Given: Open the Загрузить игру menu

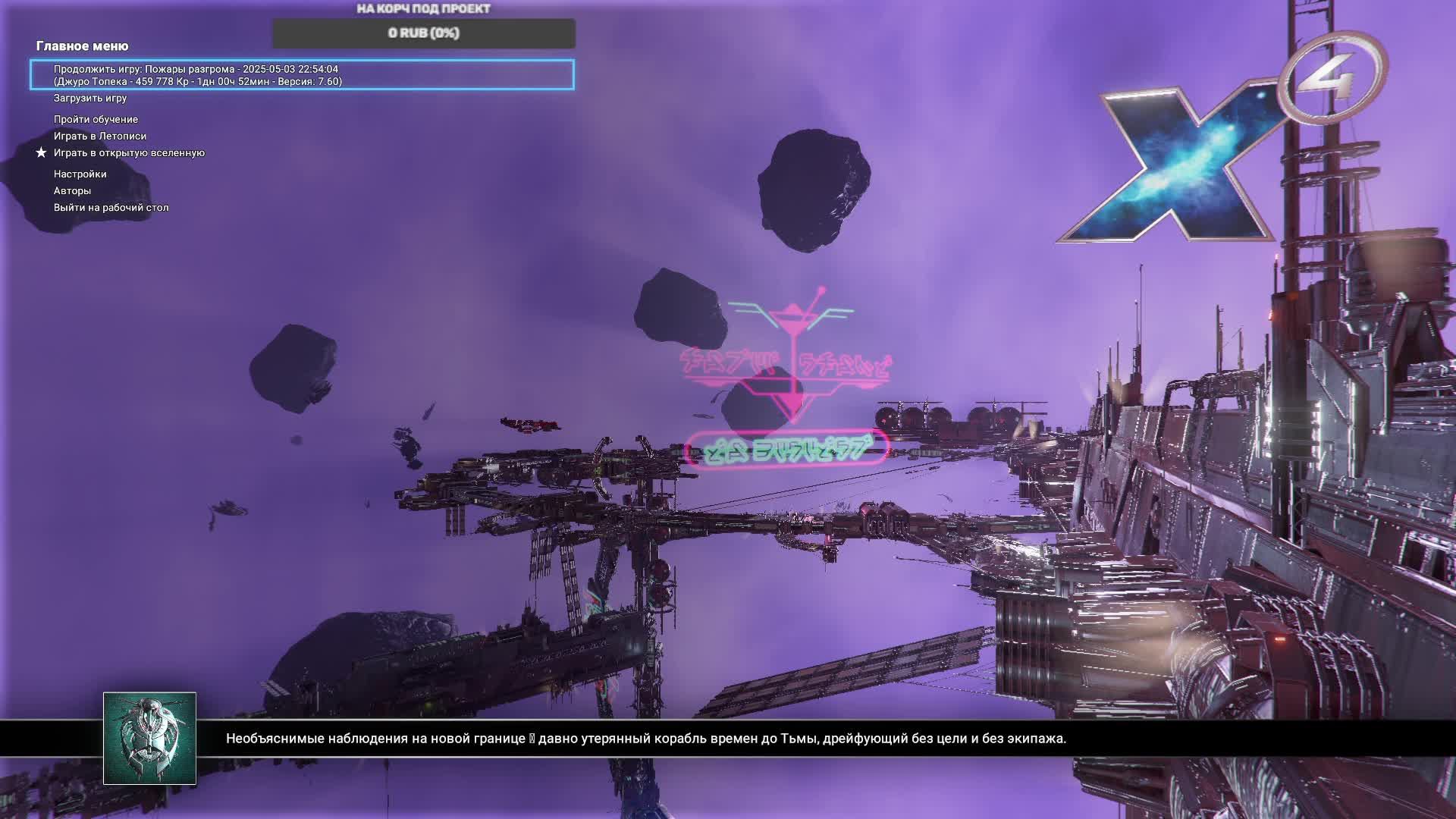Looking at the screenshot, I should 90,98.
